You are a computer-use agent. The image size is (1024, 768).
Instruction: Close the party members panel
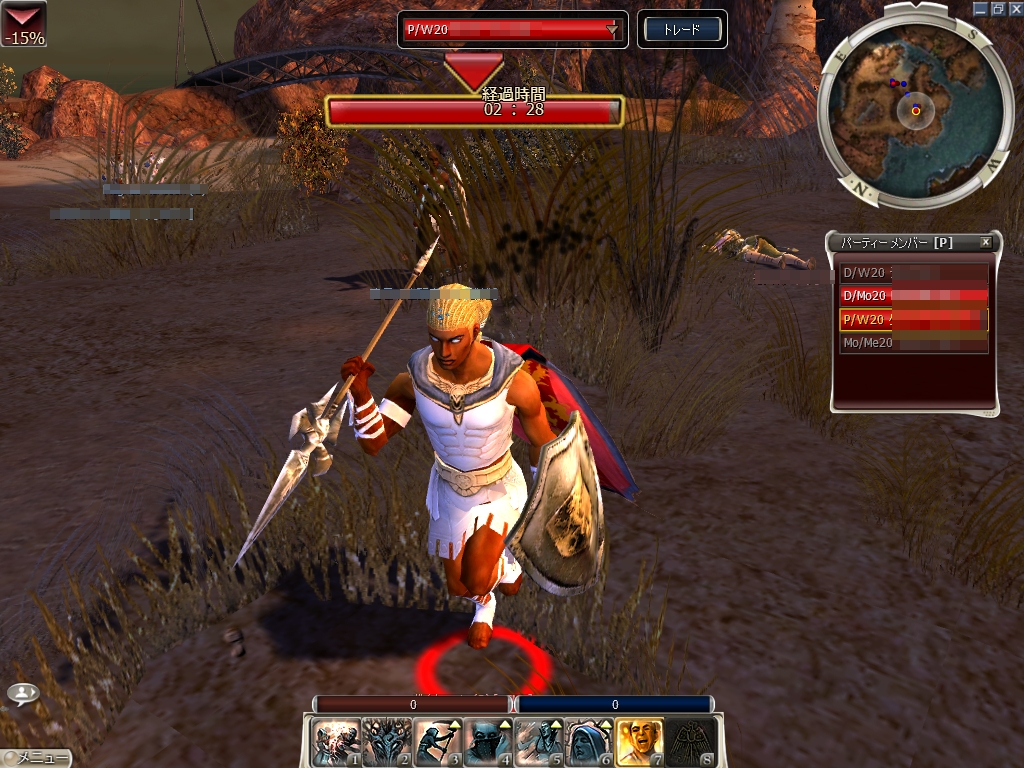coord(985,242)
